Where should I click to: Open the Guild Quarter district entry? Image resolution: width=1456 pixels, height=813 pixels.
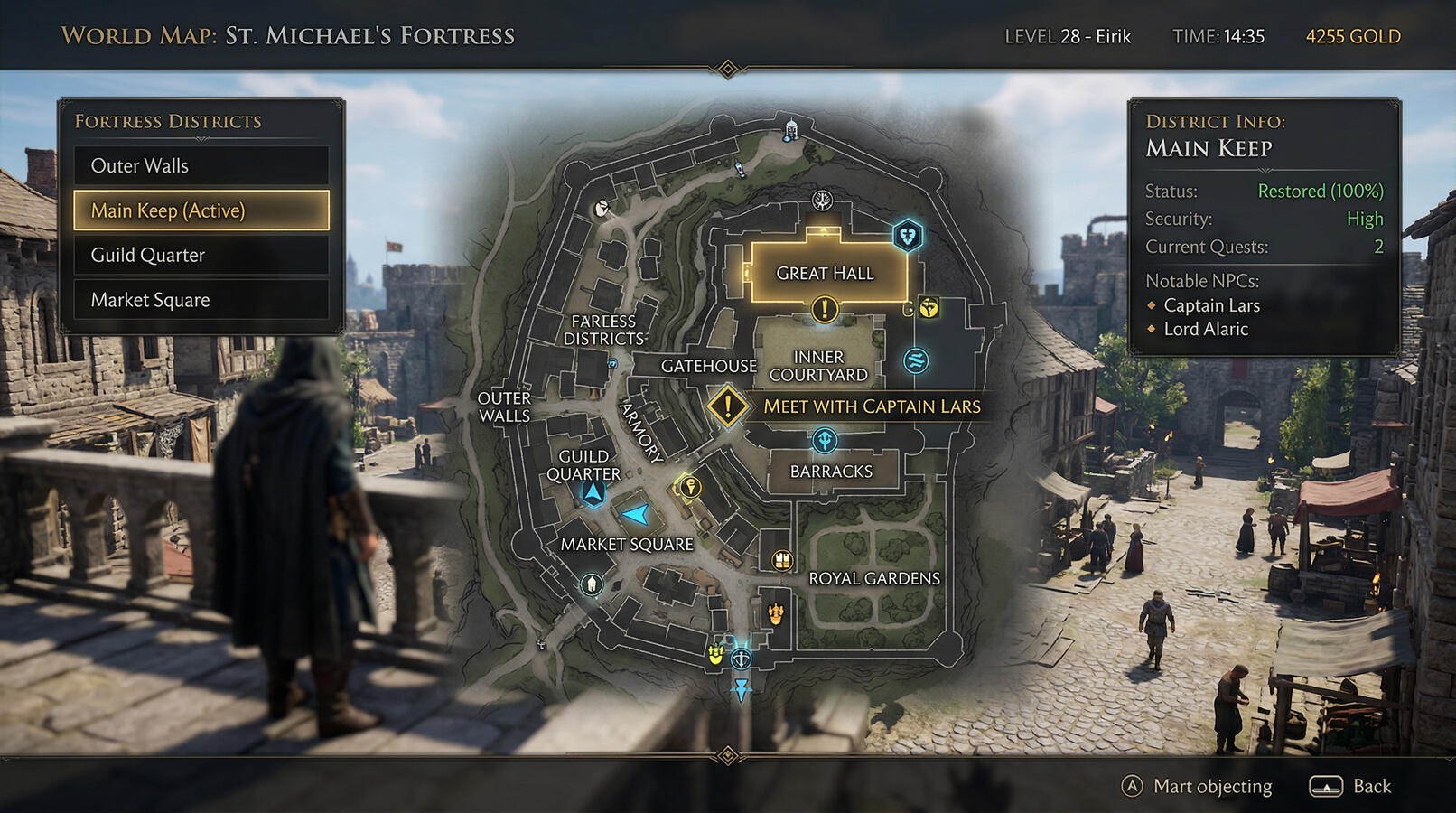201,256
